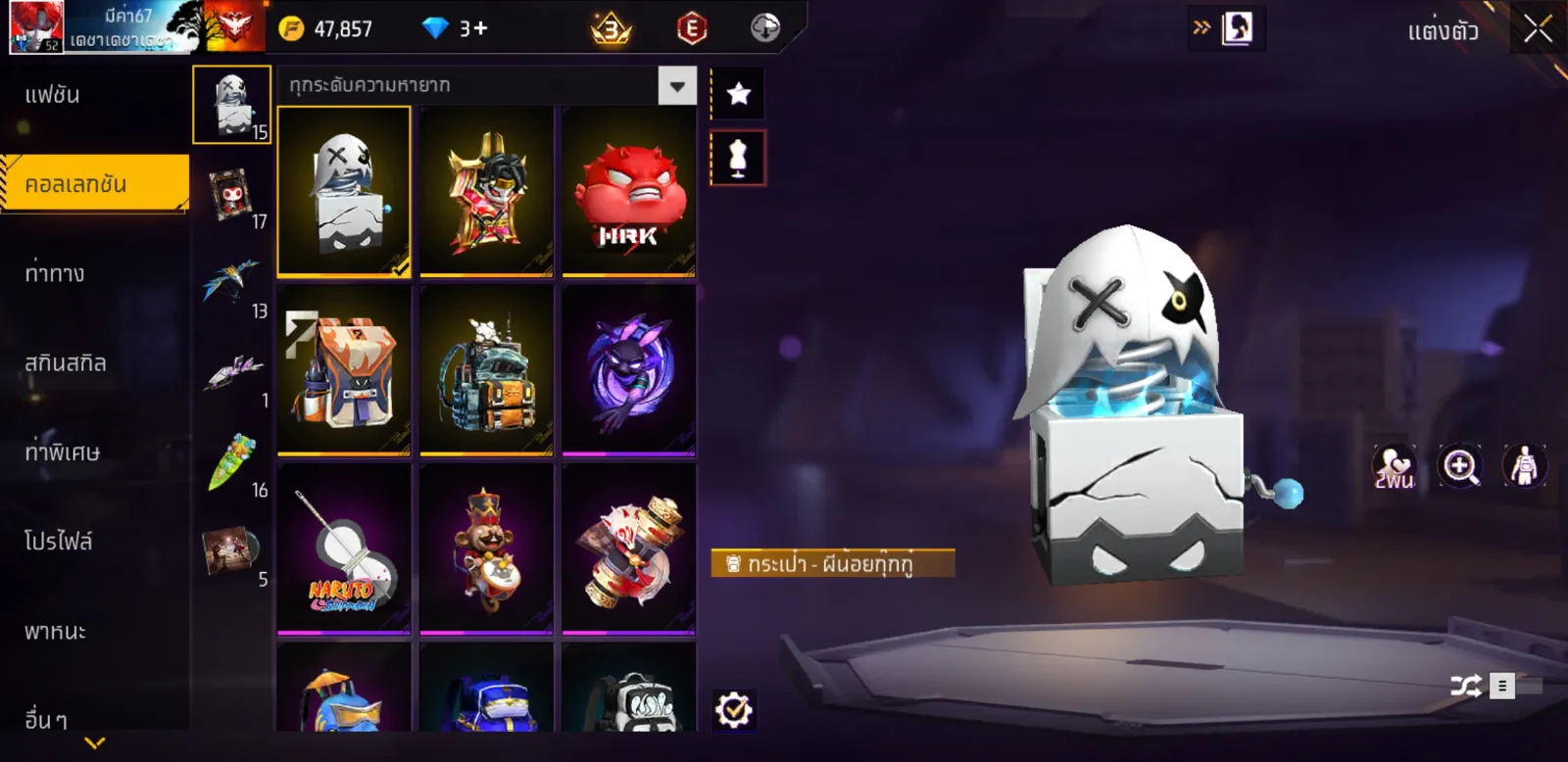Select the red HRK angry face backpack

628,192
